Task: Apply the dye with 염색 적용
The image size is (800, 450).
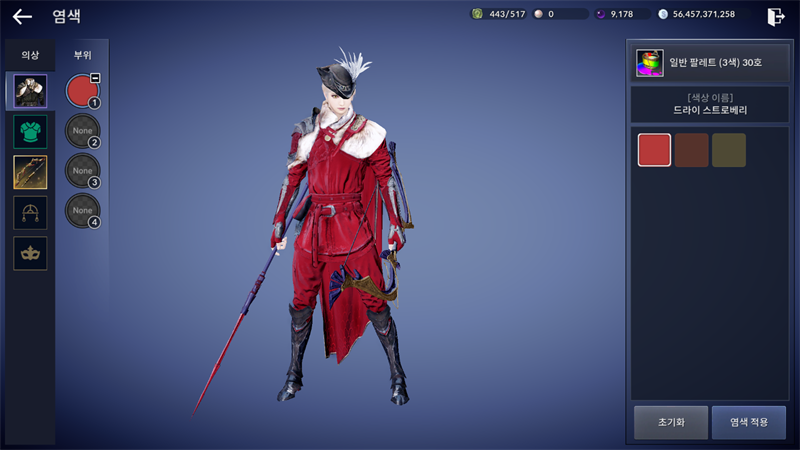Action: click(x=748, y=422)
